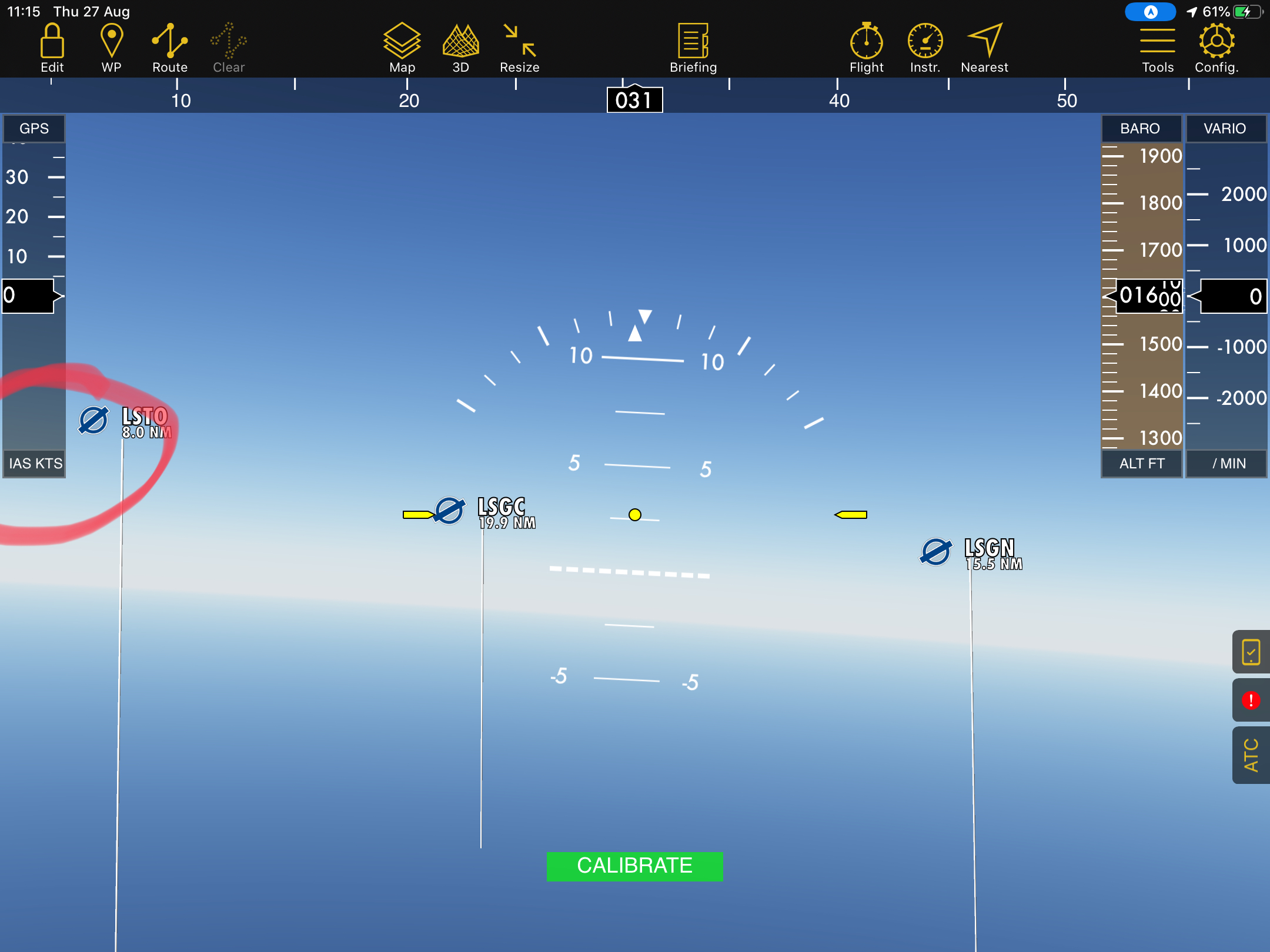The image size is (1270, 952).
Task: Open the Flight stopwatch panel
Action: tap(867, 48)
